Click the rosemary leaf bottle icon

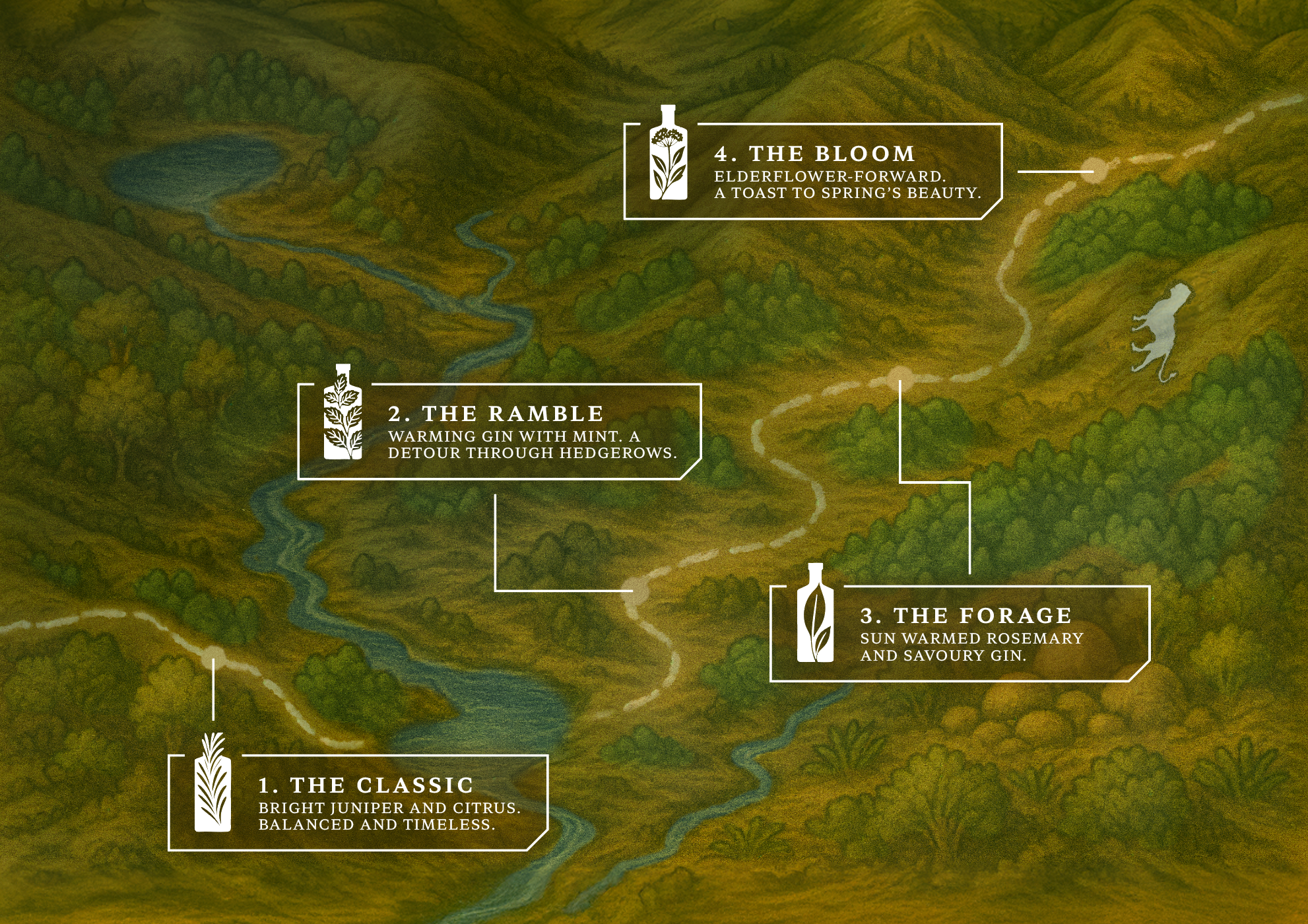click(x=815, y=613)
